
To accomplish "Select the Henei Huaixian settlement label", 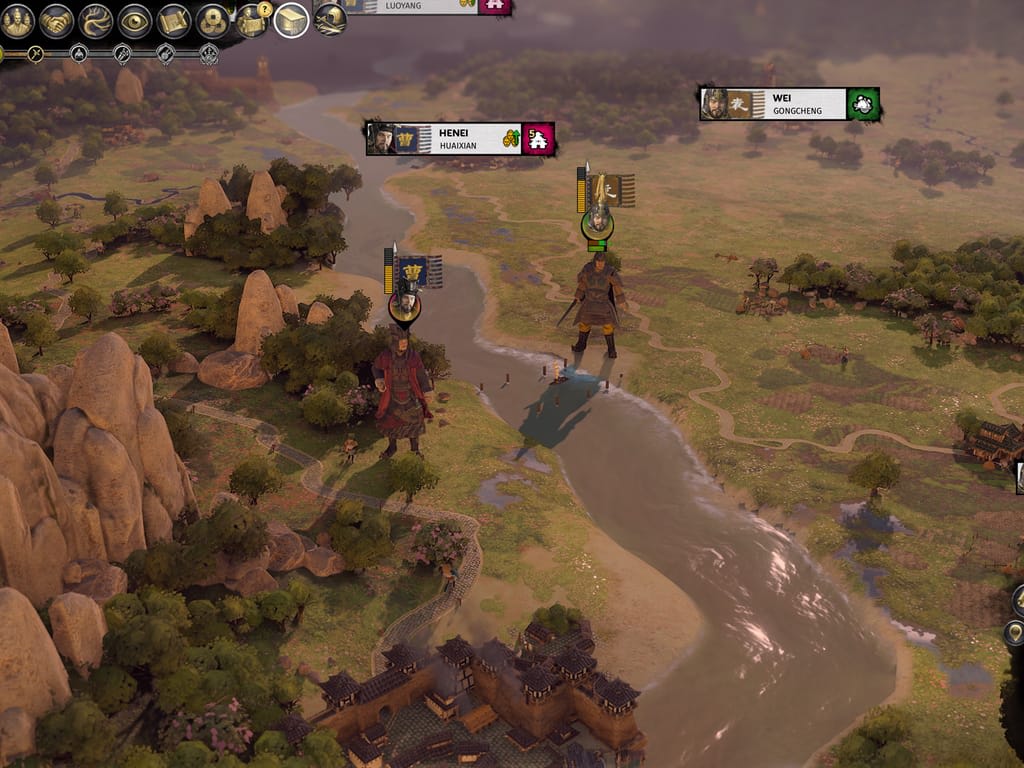I will click(459, 139).
